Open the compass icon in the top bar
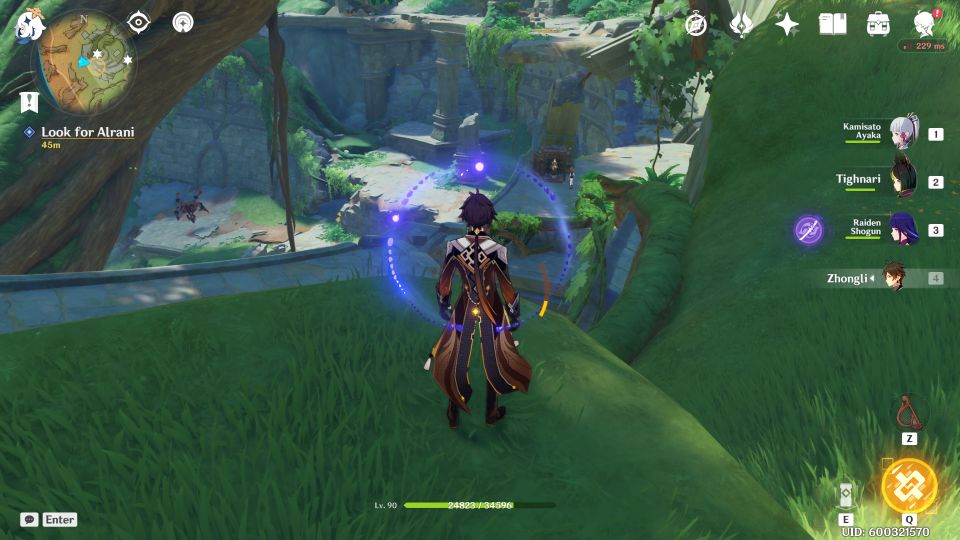The height and width of the screenshot is (540, 960). tap(698, 23)
